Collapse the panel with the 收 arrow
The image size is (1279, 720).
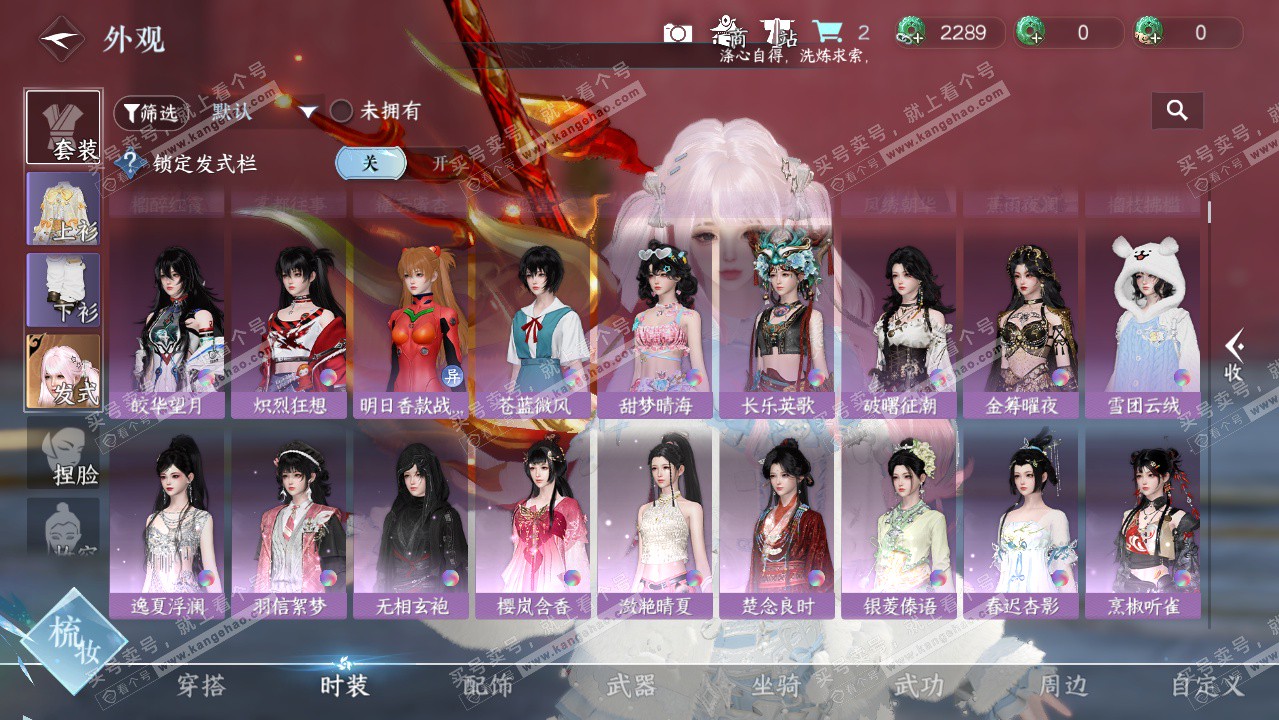coord(1235,355)
